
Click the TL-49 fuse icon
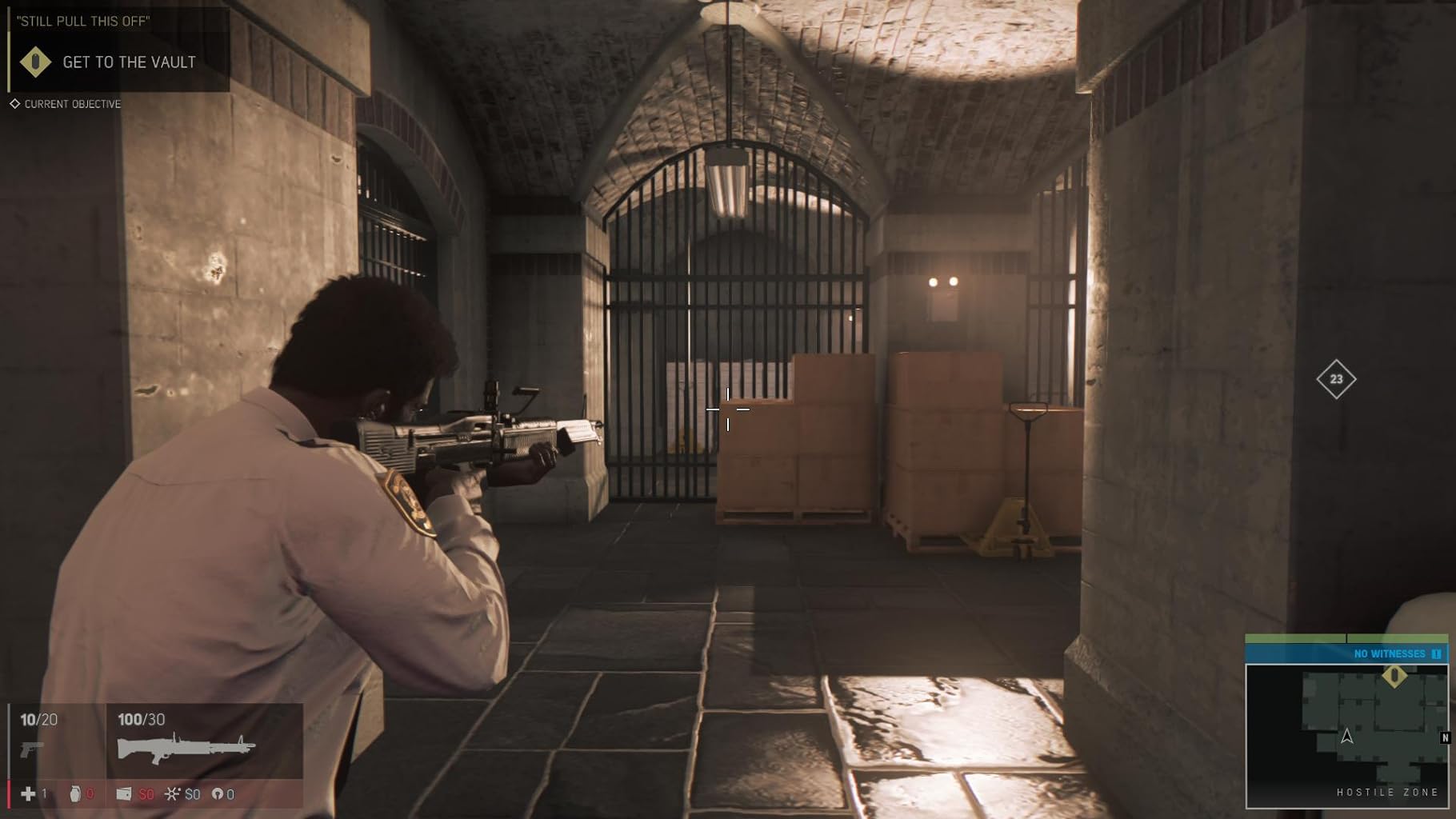click(172, 793)
